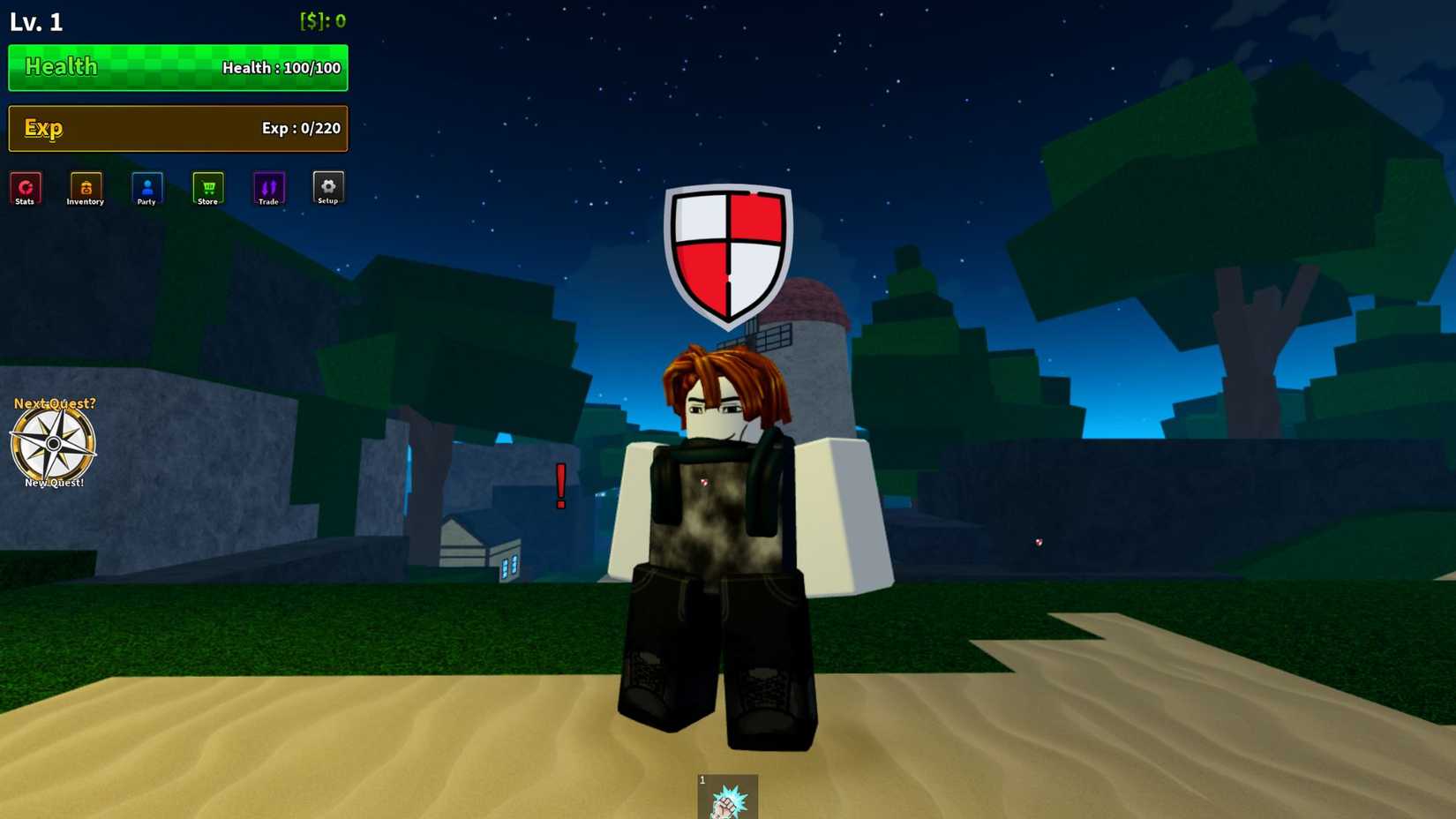Screen dimensions: 1456x819
Task: Open the Party menu
Action: 146,189
